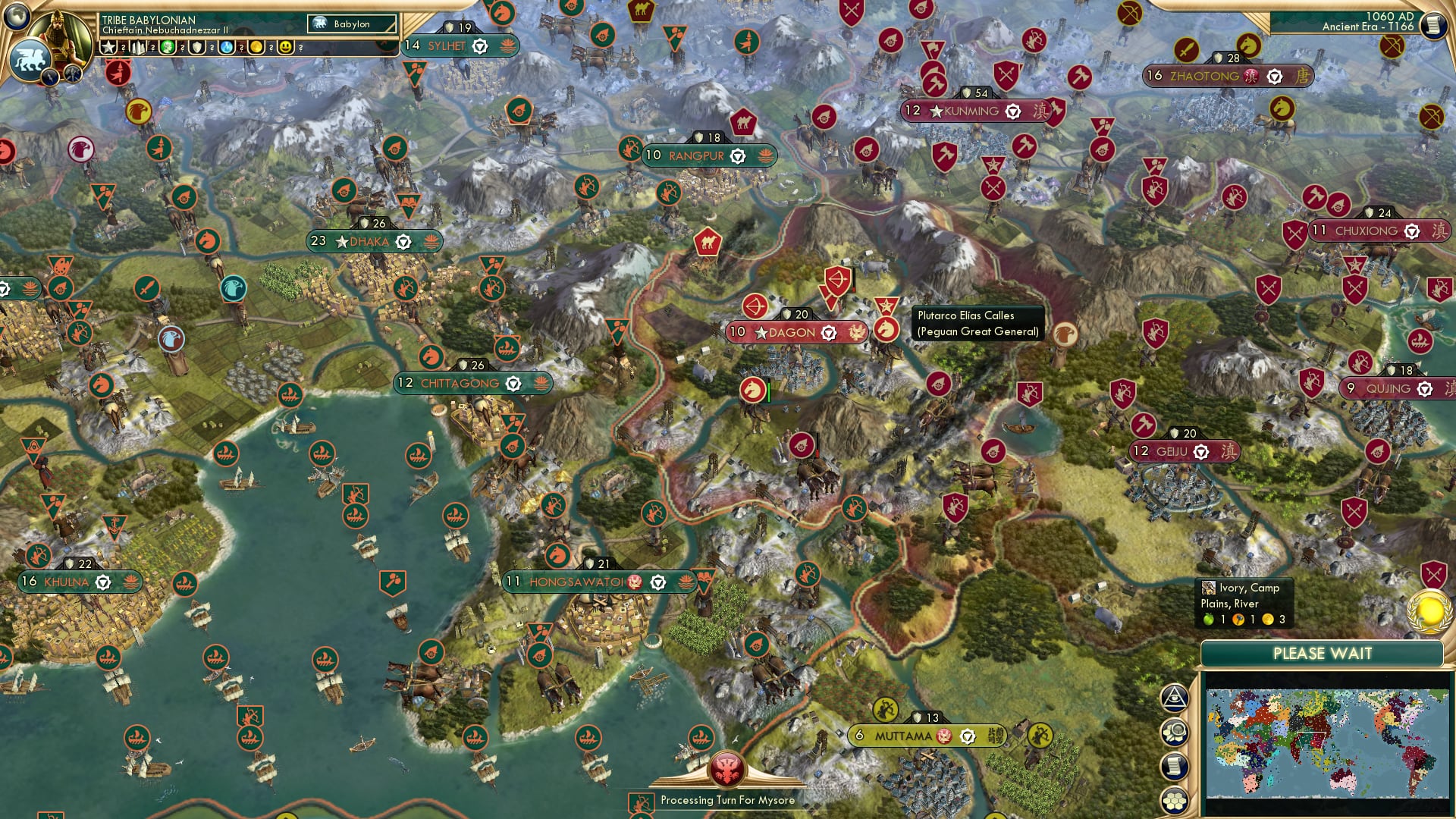Open the Babylon civilization selector dropdown
This screenshot has width=1456, height=819.
click(x=351, y=24)
